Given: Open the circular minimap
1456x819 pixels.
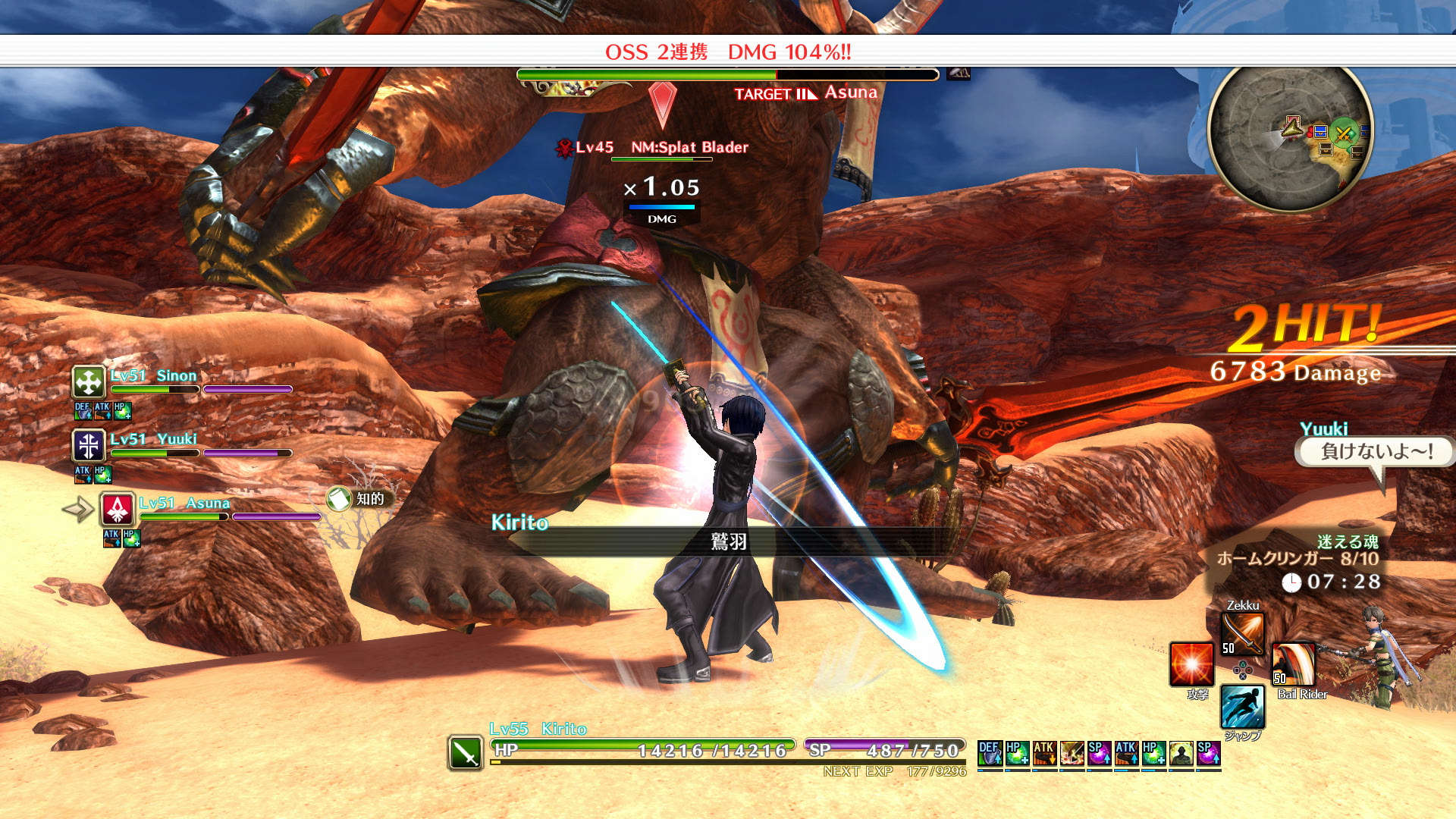Looking at the screenshot, I should 1290,136.
